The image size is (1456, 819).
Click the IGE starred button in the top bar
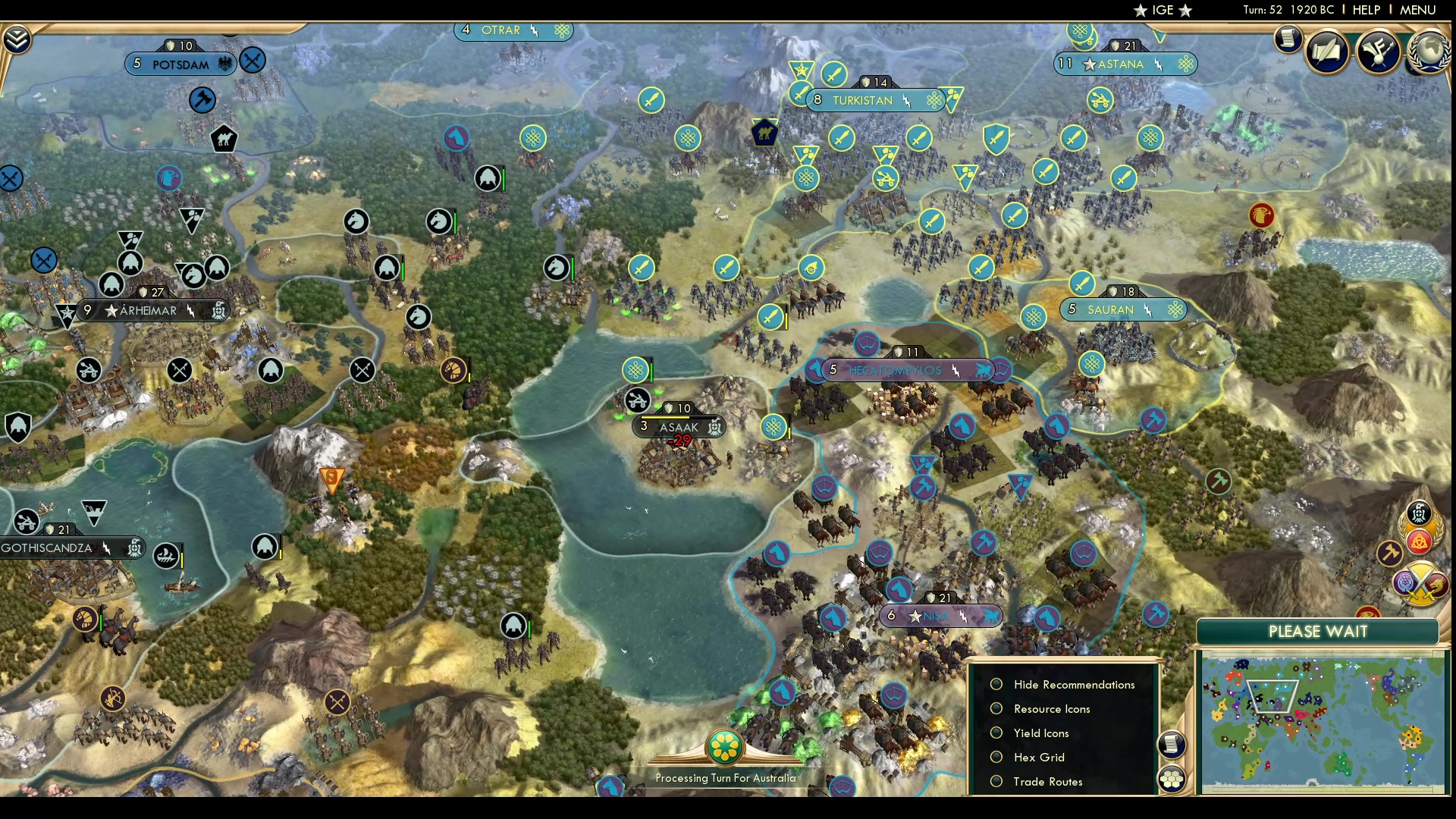pos(1163,10)
